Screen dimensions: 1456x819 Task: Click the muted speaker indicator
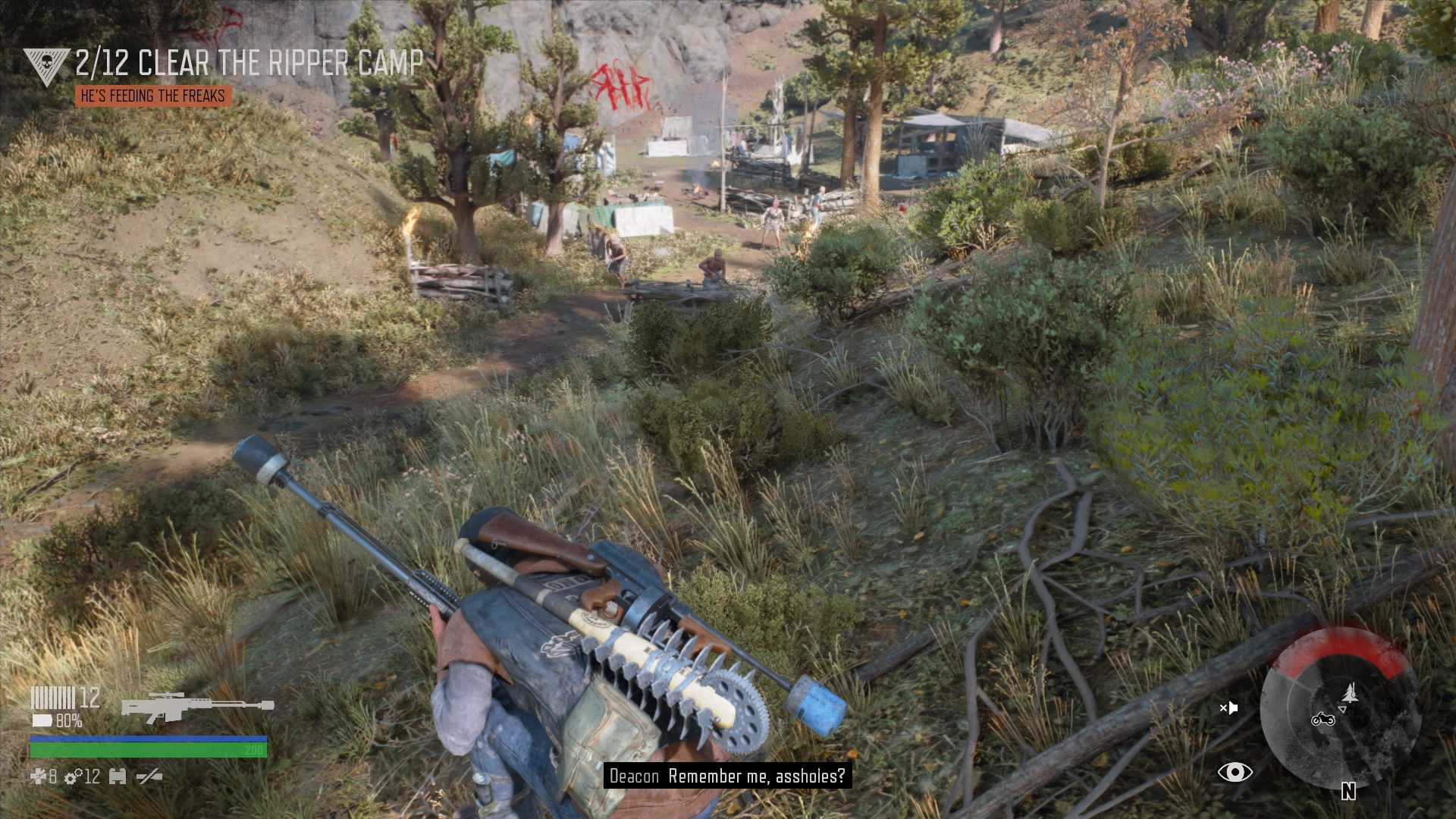(x=1228, y=708)
